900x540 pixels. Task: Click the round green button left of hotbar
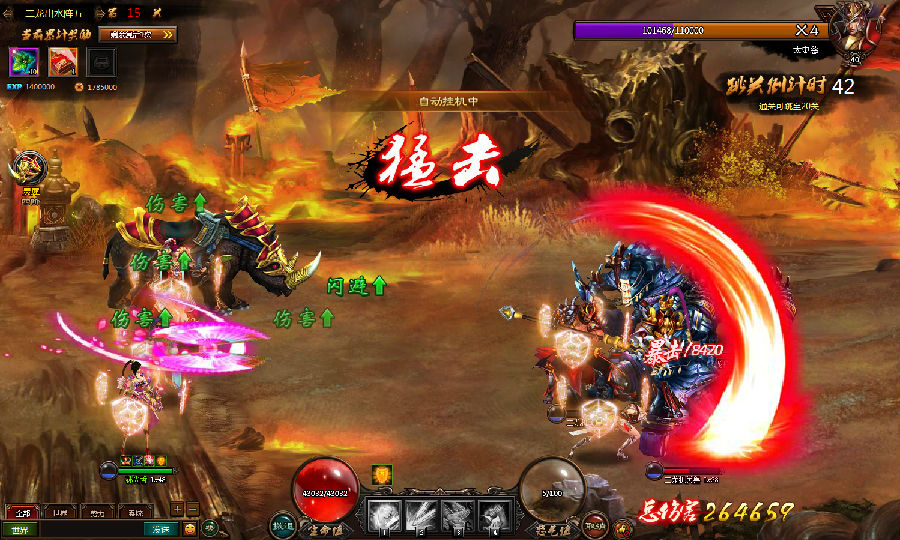(283, 524)
